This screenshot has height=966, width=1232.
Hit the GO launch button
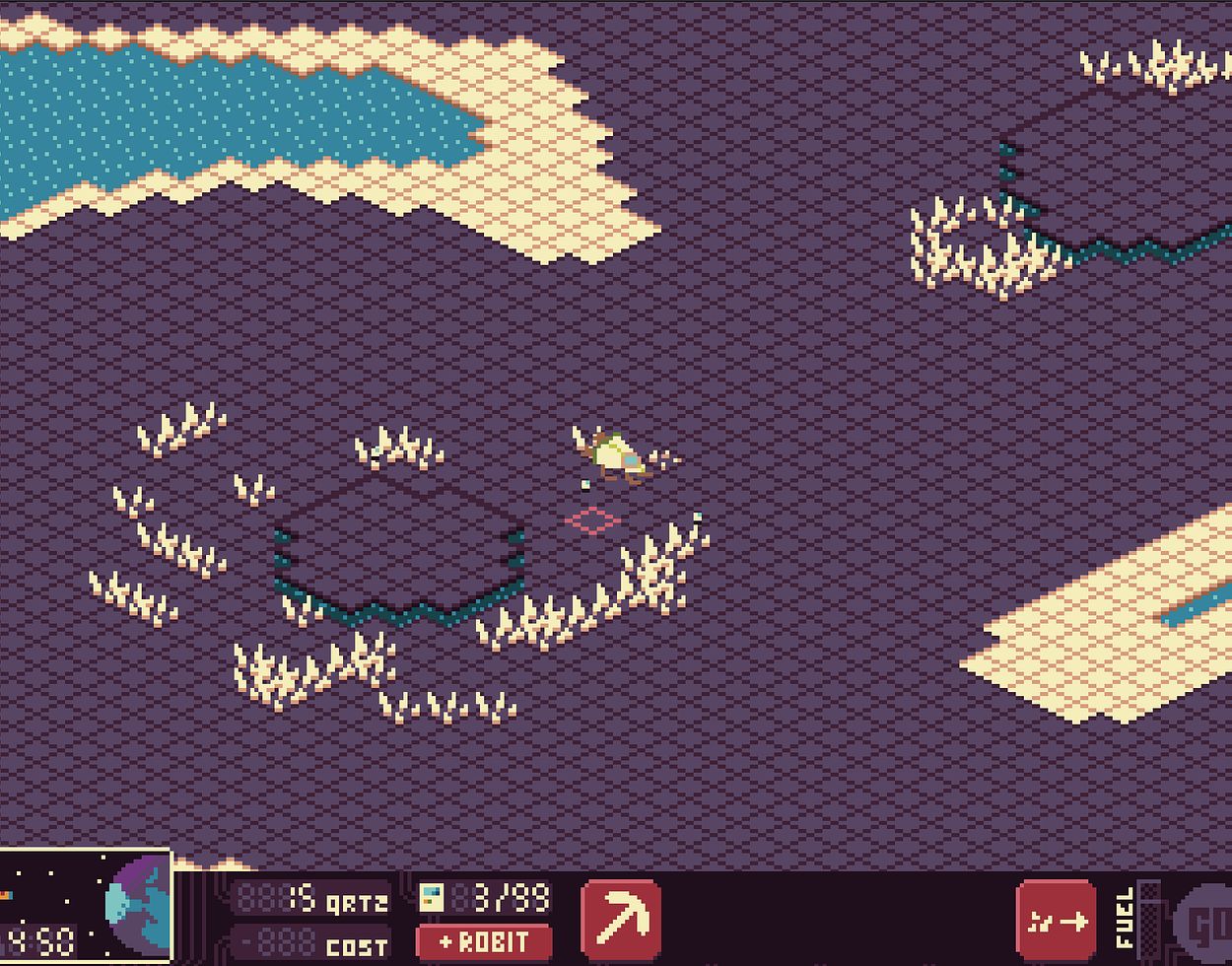click(x=1207, y=925)
